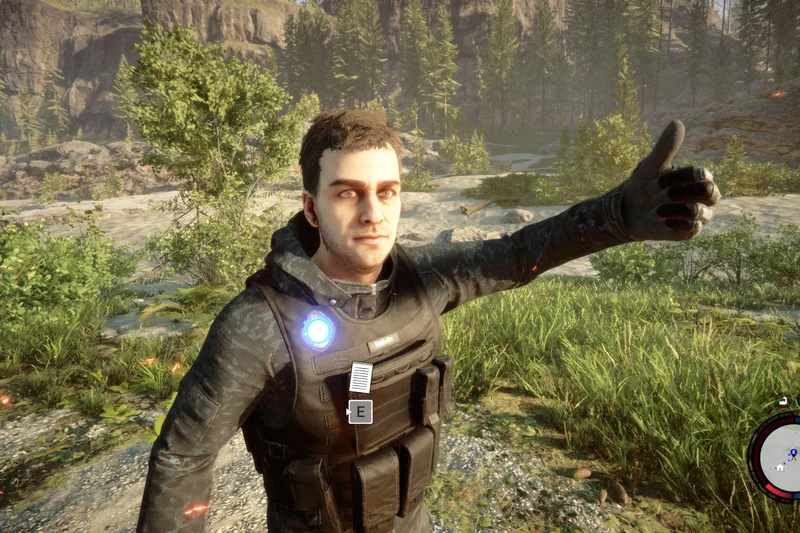Viewport: 800px width, 533px height.
Task: Click the notepad icon on Kelvin's chest
Action: (360, 377)
